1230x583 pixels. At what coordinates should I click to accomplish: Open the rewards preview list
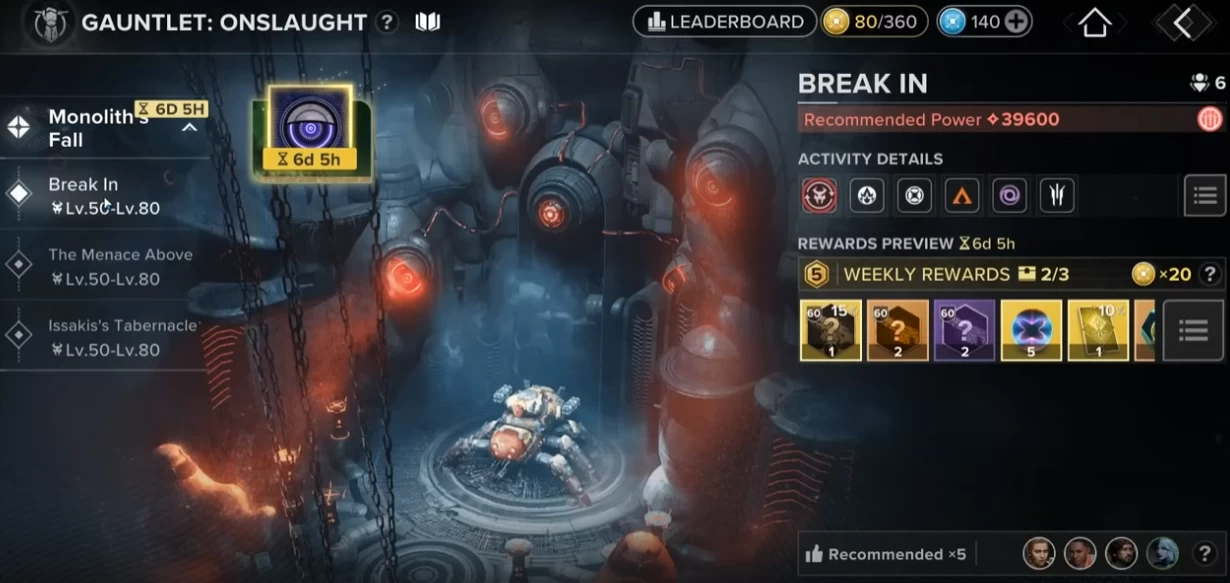pos(1194,330)
